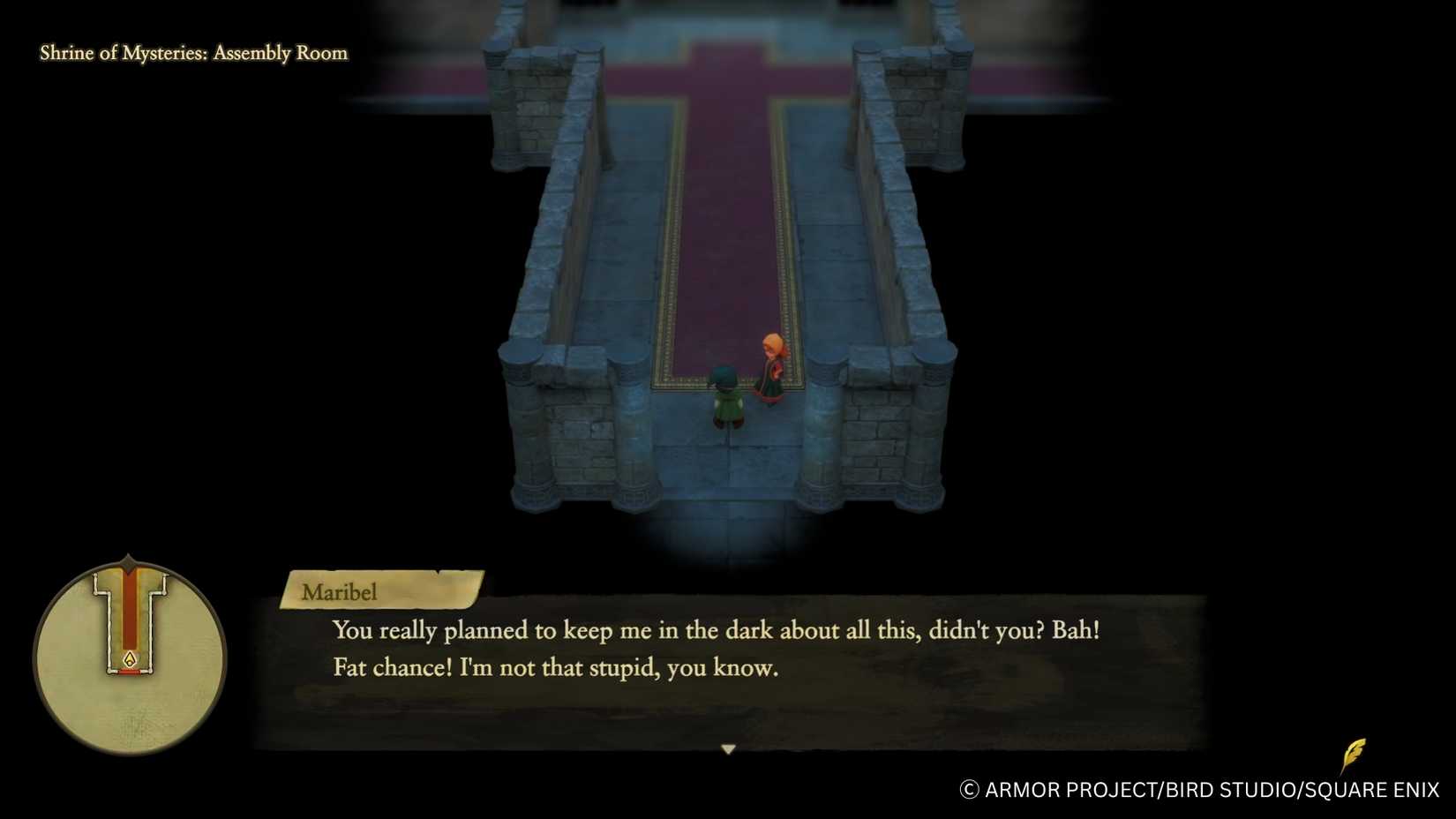Click the Maribel speaker nameplate

339,593
